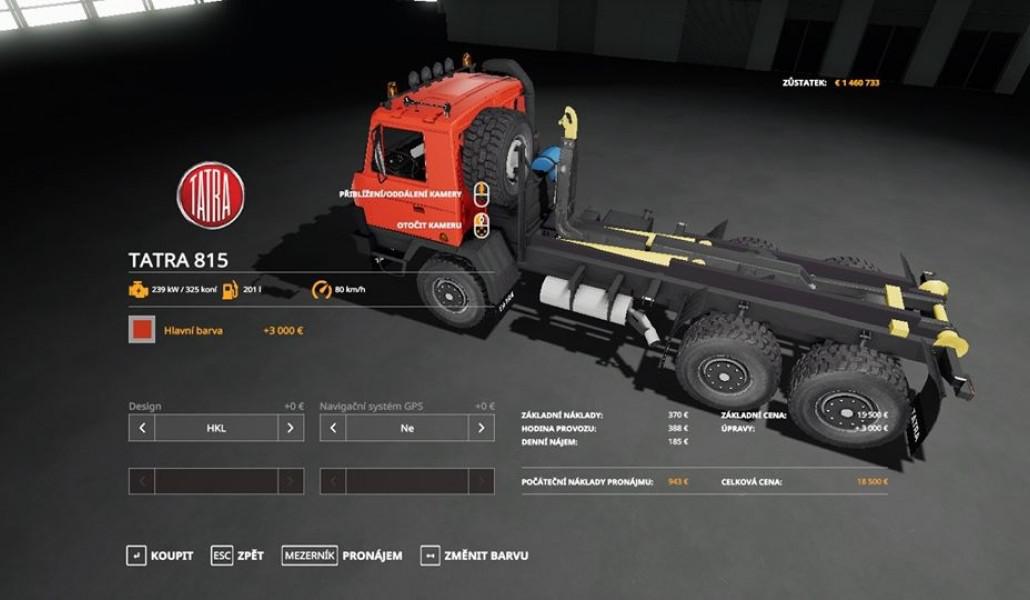Select the red Hlavní barva color swatch
The height and width of the screenshot is (600, 1030).
[142, 330]
